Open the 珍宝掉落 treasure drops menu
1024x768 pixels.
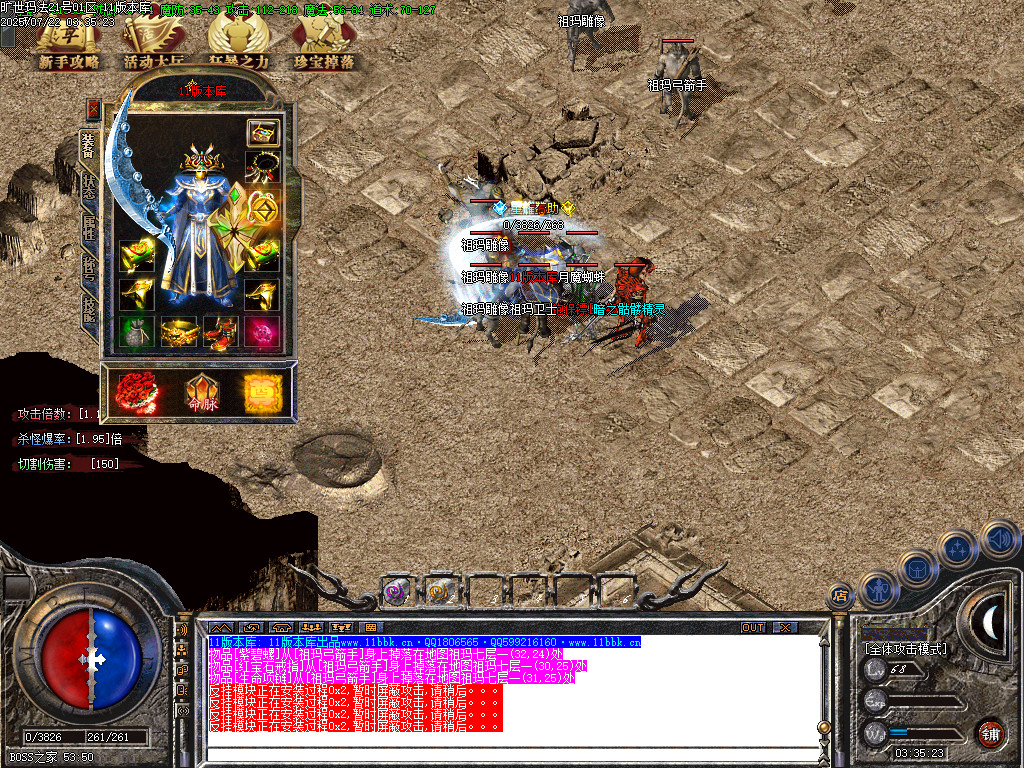[x=324, y=45]
